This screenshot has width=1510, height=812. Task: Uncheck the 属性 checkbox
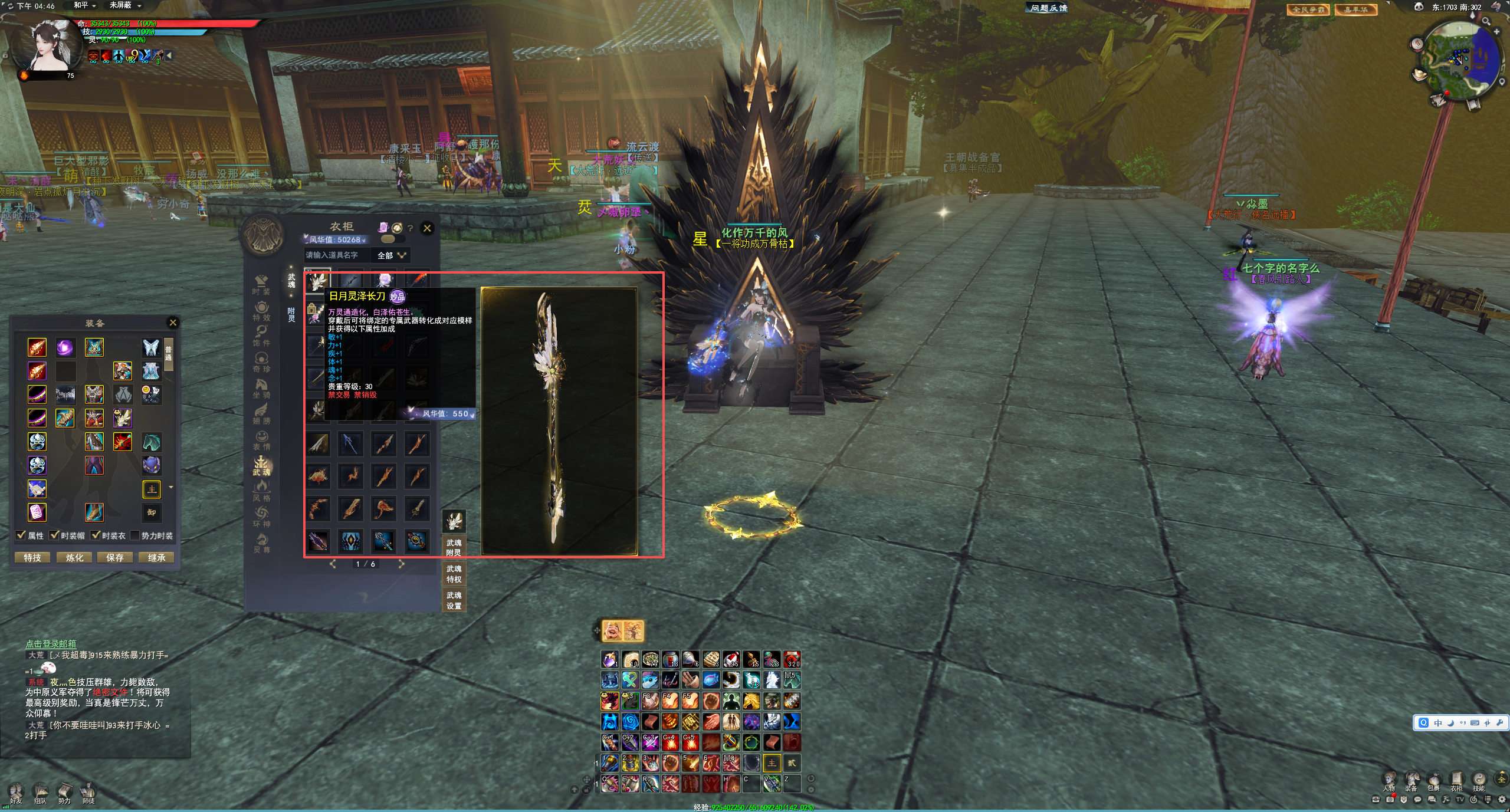coord(21,535)
